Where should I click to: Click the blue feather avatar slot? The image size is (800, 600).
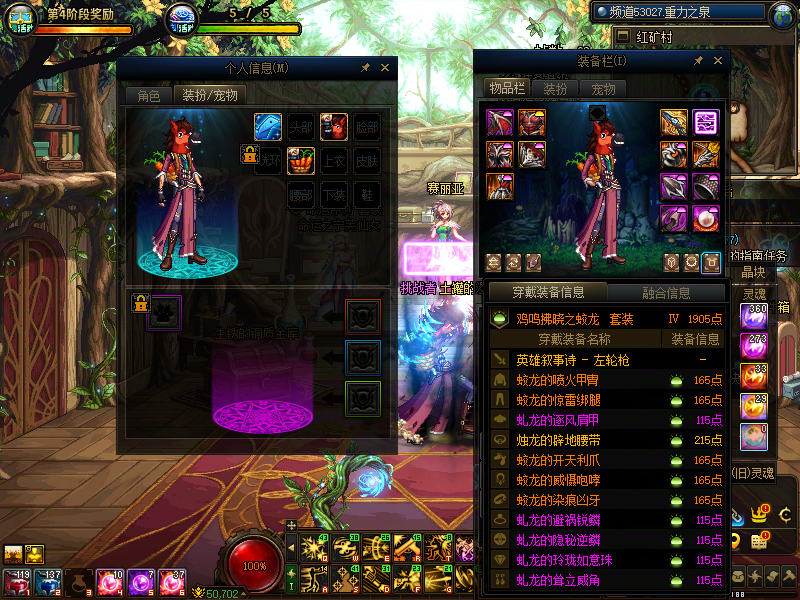pyautogui.click(x=268, y=126)
